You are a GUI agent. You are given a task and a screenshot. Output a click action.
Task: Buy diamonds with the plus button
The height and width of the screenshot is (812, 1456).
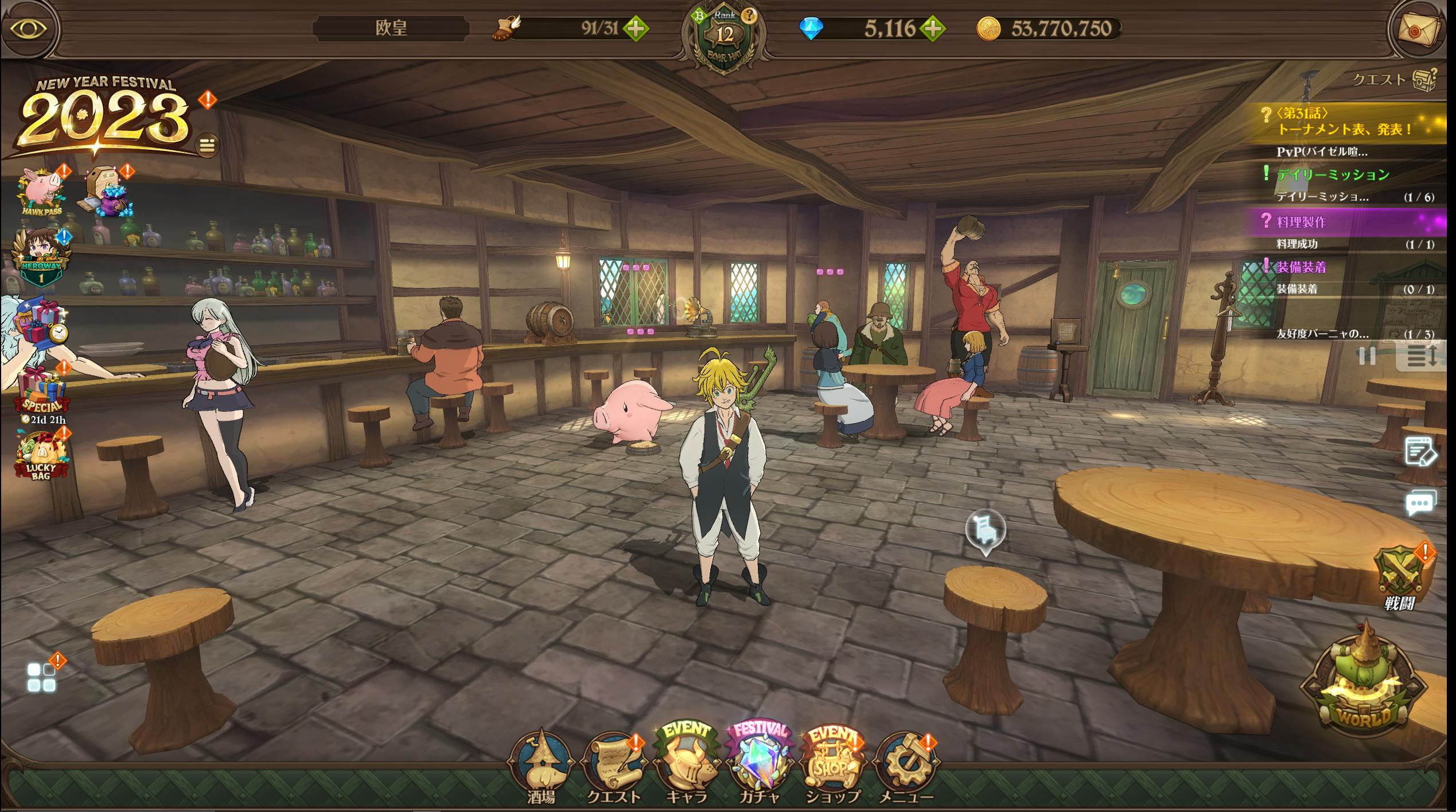point(933,28)
